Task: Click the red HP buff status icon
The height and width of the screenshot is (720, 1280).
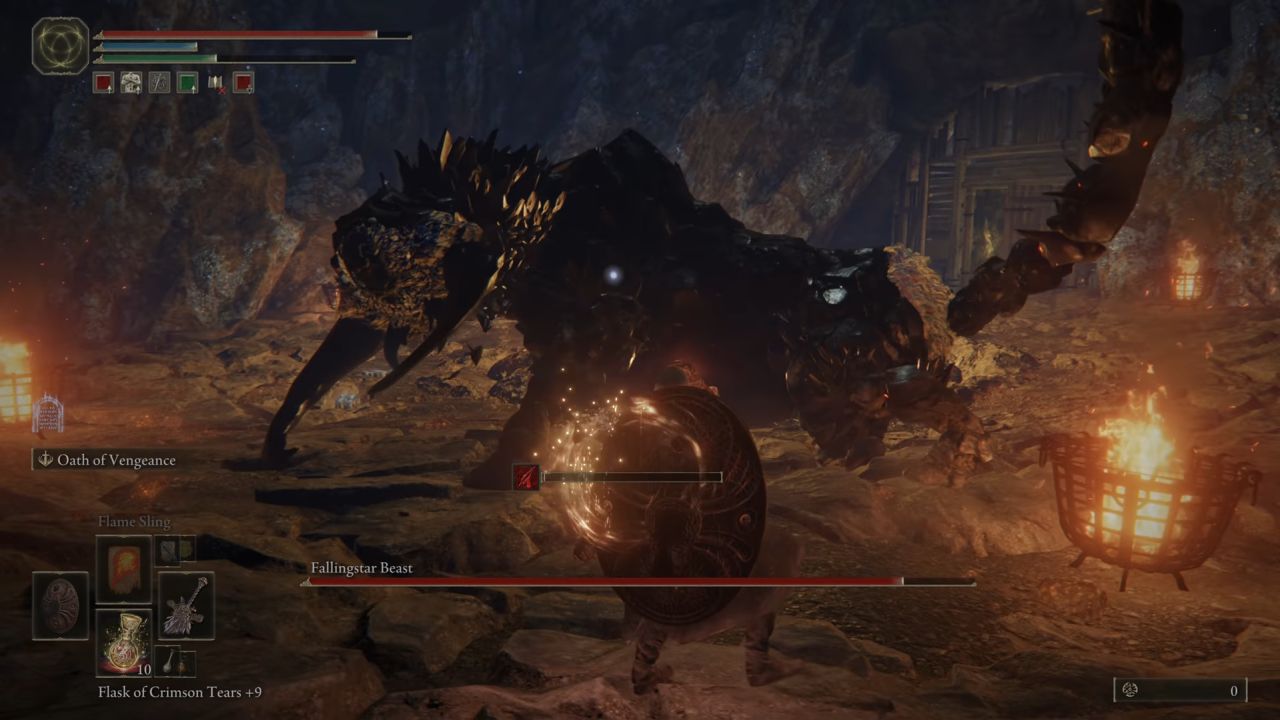Action: pyautogui.click(x=104, y=83)
